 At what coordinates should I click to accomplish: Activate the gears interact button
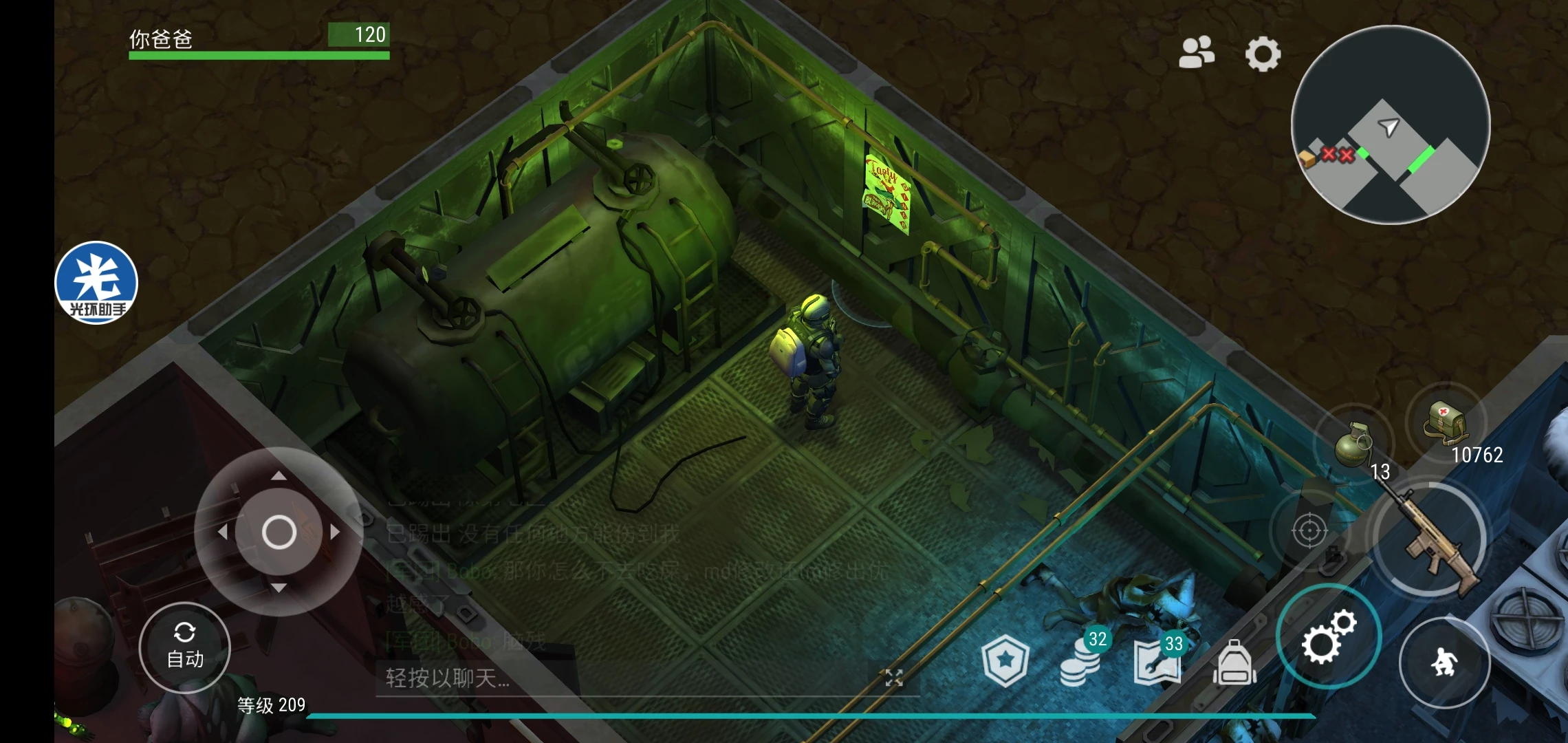(1327, 636)
